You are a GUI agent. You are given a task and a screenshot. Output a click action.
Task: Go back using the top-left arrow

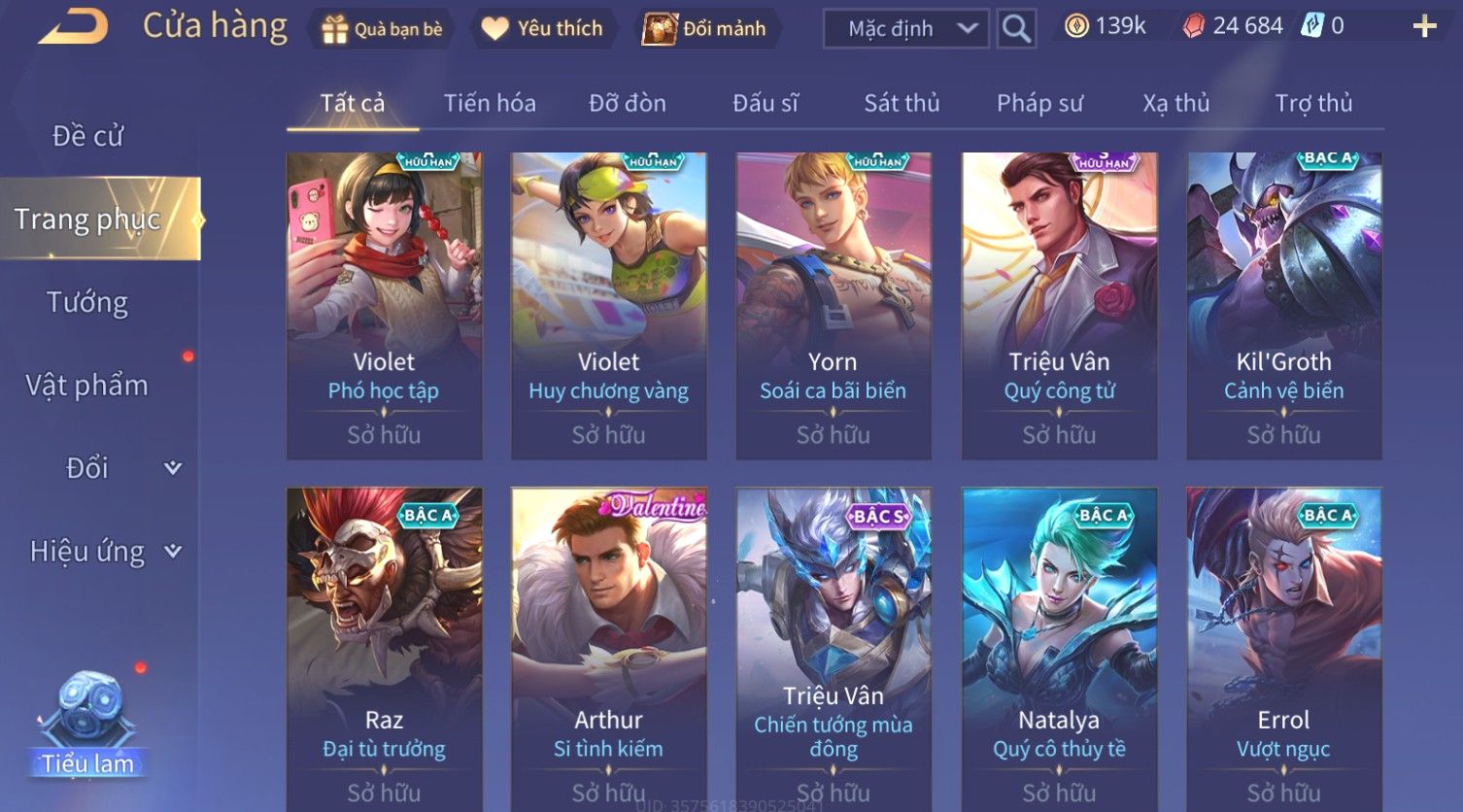point(73,27)
